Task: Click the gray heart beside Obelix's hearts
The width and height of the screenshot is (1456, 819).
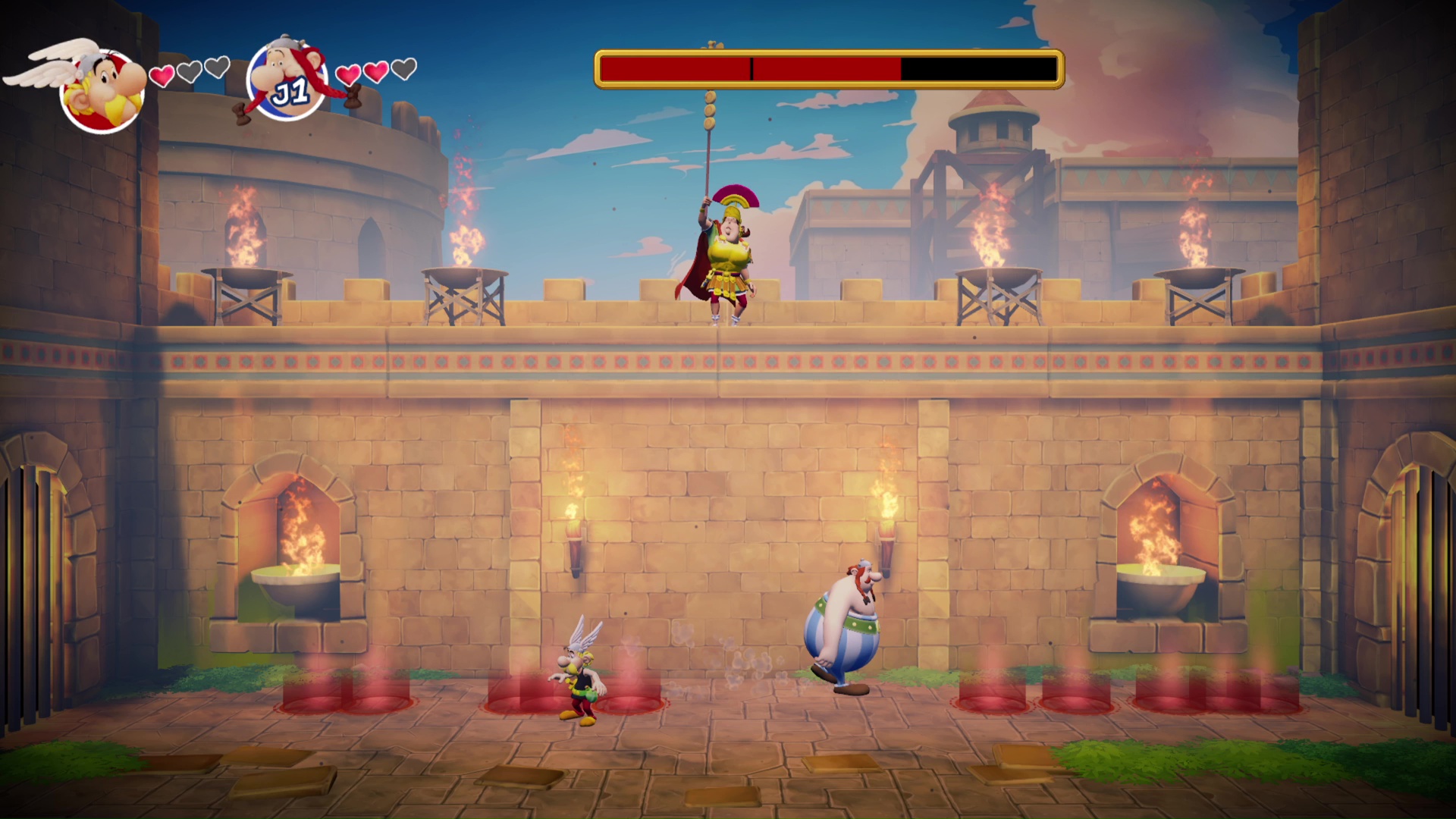Action: tap(403, 70)
